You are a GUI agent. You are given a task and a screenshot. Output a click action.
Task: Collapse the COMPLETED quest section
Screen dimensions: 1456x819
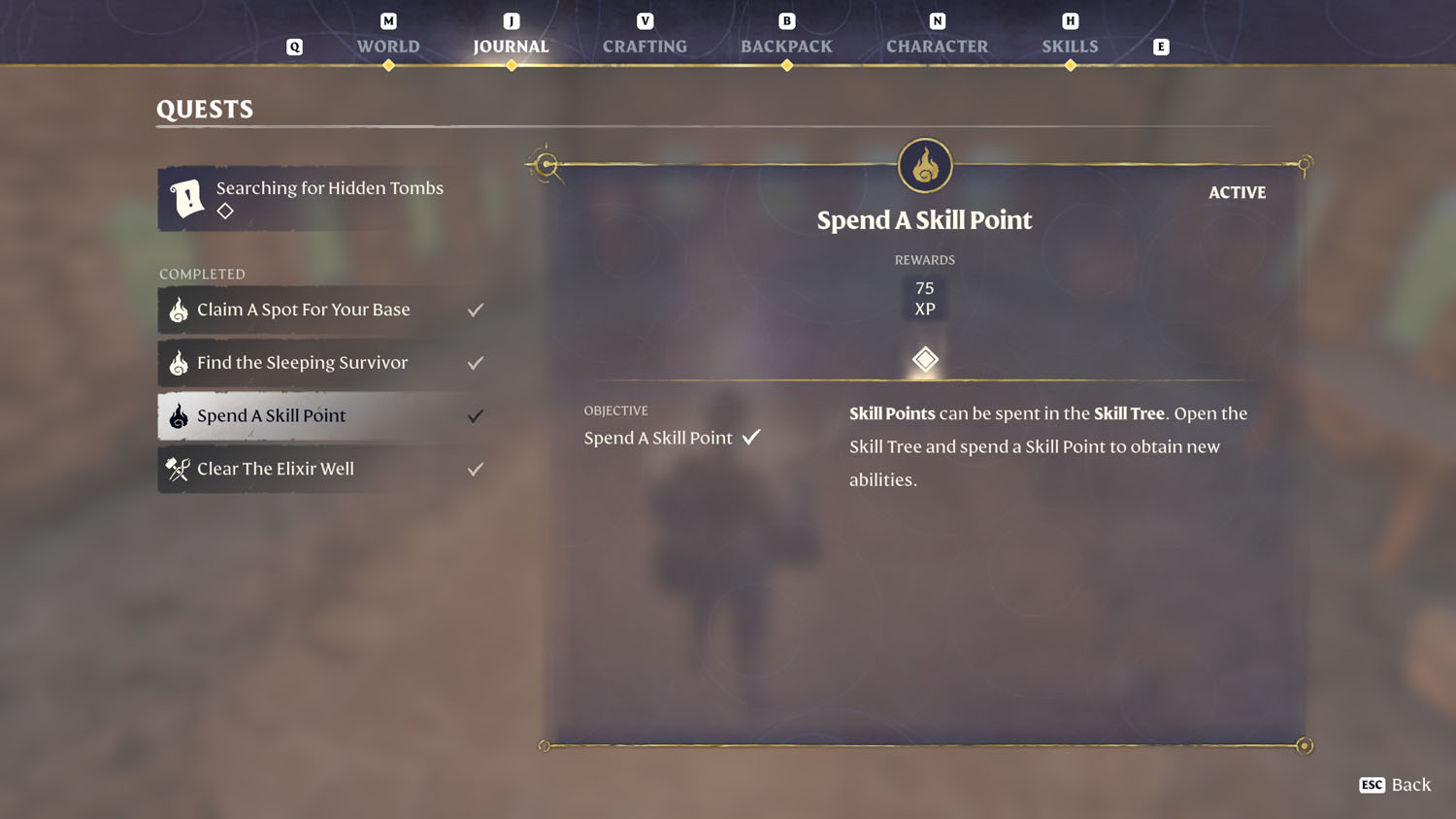coord(202,274)
